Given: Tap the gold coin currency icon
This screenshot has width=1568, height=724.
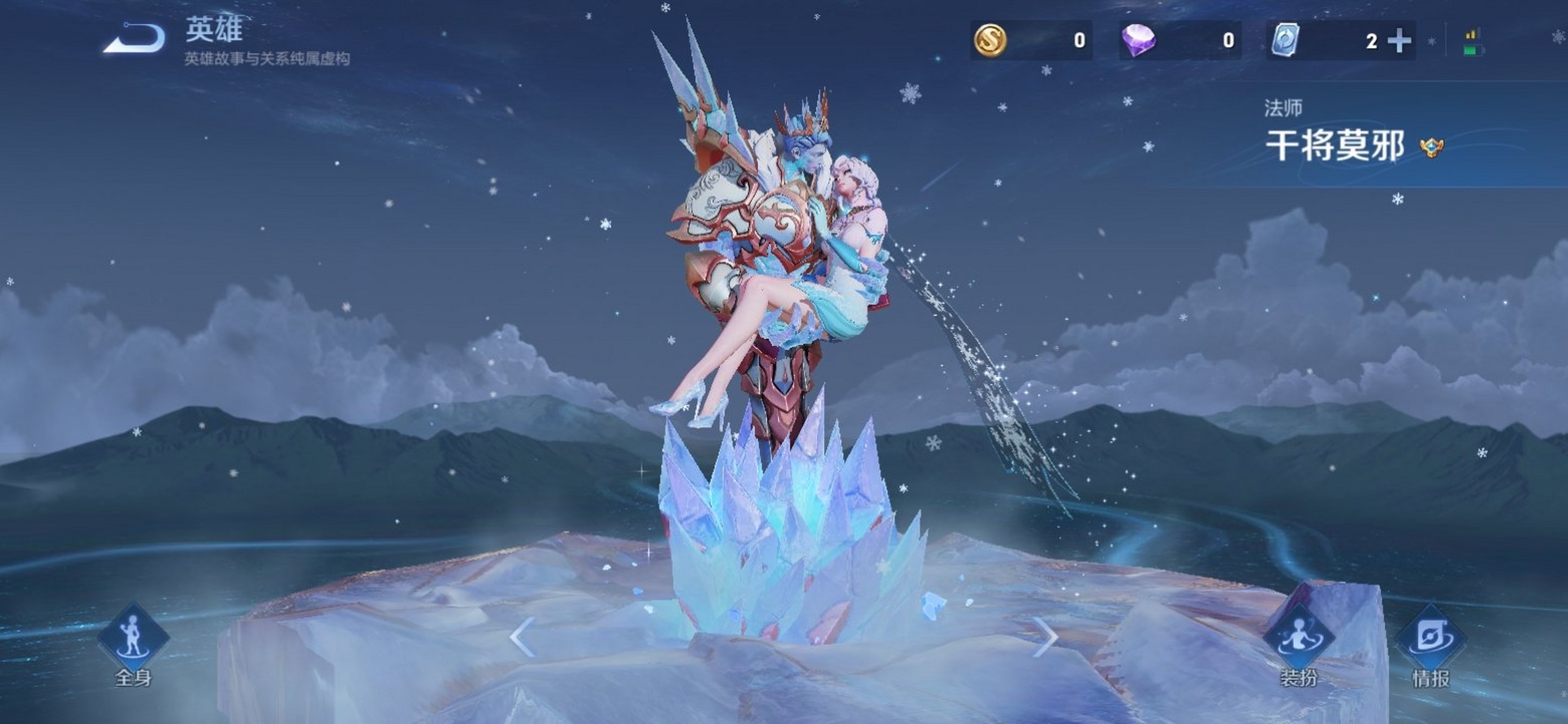Looking at the screenshot, I should click(990, 40).
